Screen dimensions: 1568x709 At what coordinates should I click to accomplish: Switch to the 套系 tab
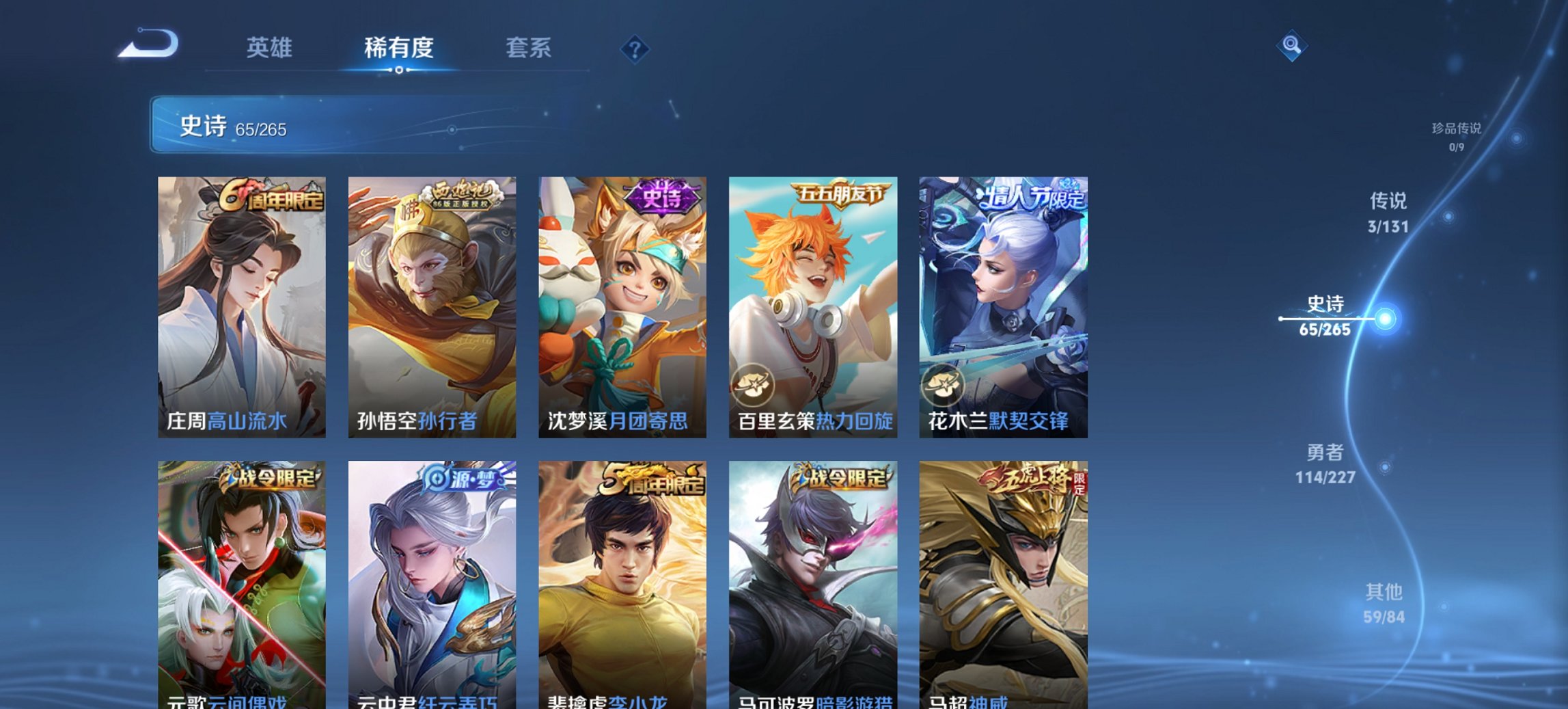529,48
